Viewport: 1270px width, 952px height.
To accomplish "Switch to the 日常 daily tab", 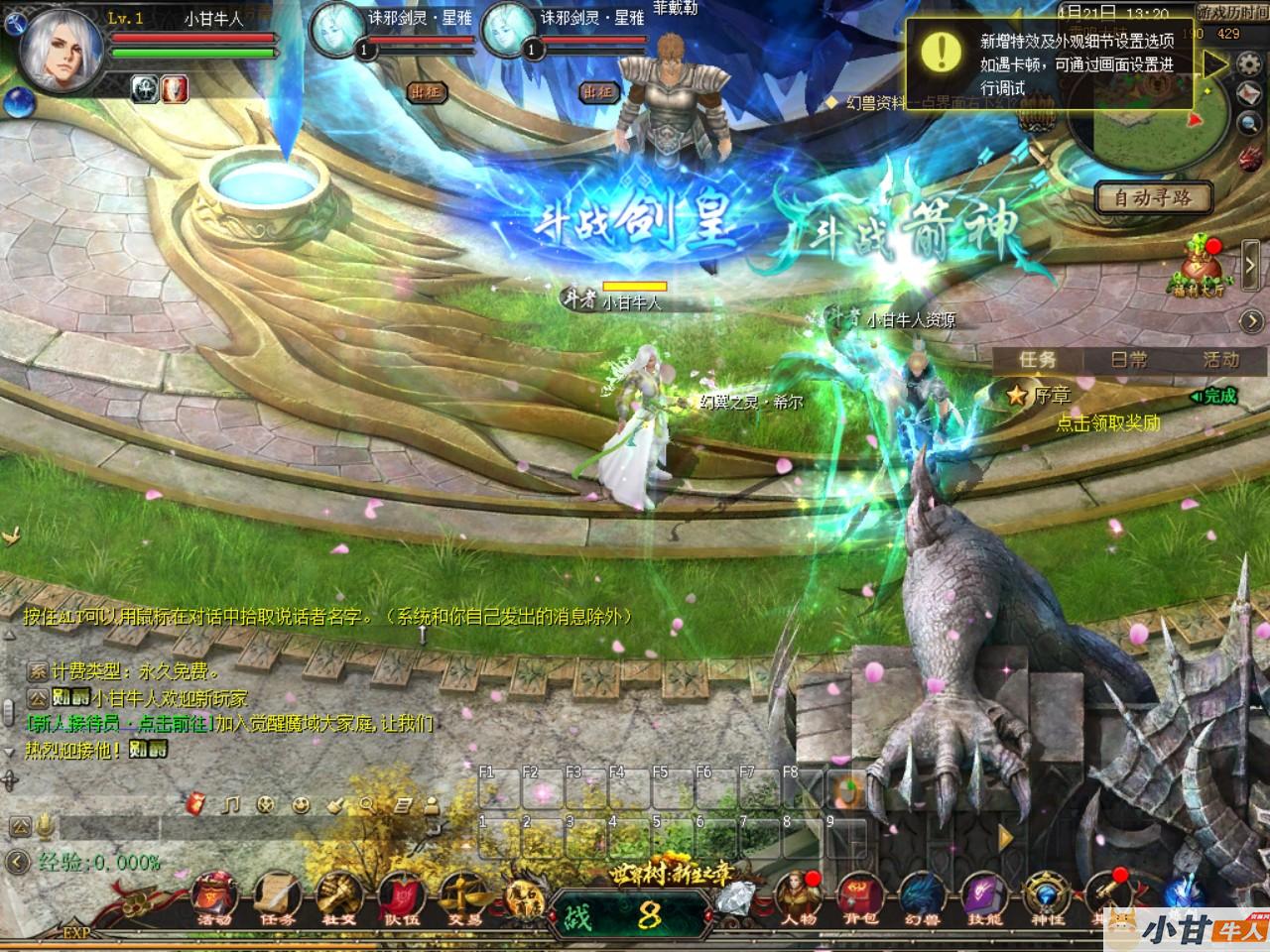I will pyautogui.click(x=1128, y=360).
